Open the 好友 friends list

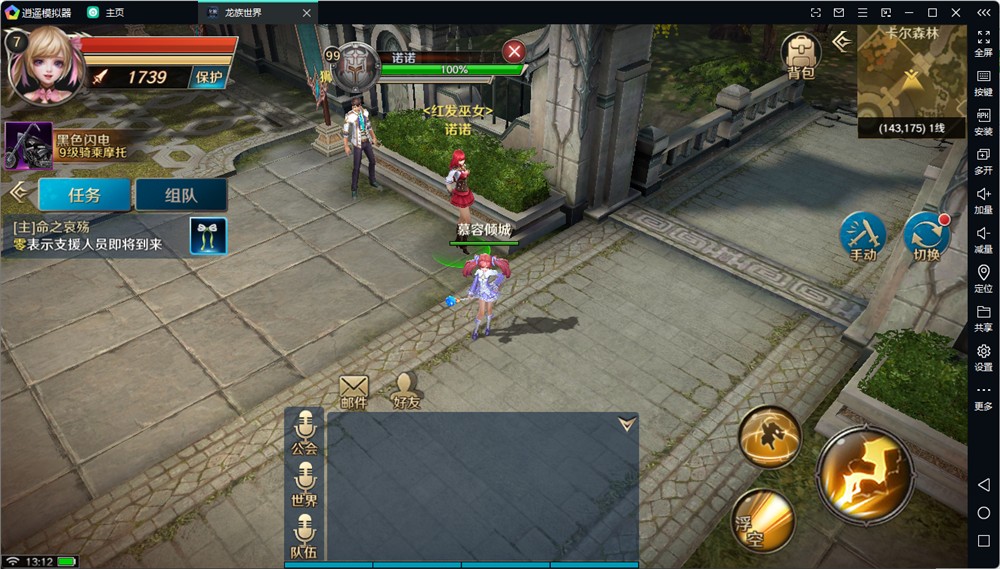click(405, 390)
